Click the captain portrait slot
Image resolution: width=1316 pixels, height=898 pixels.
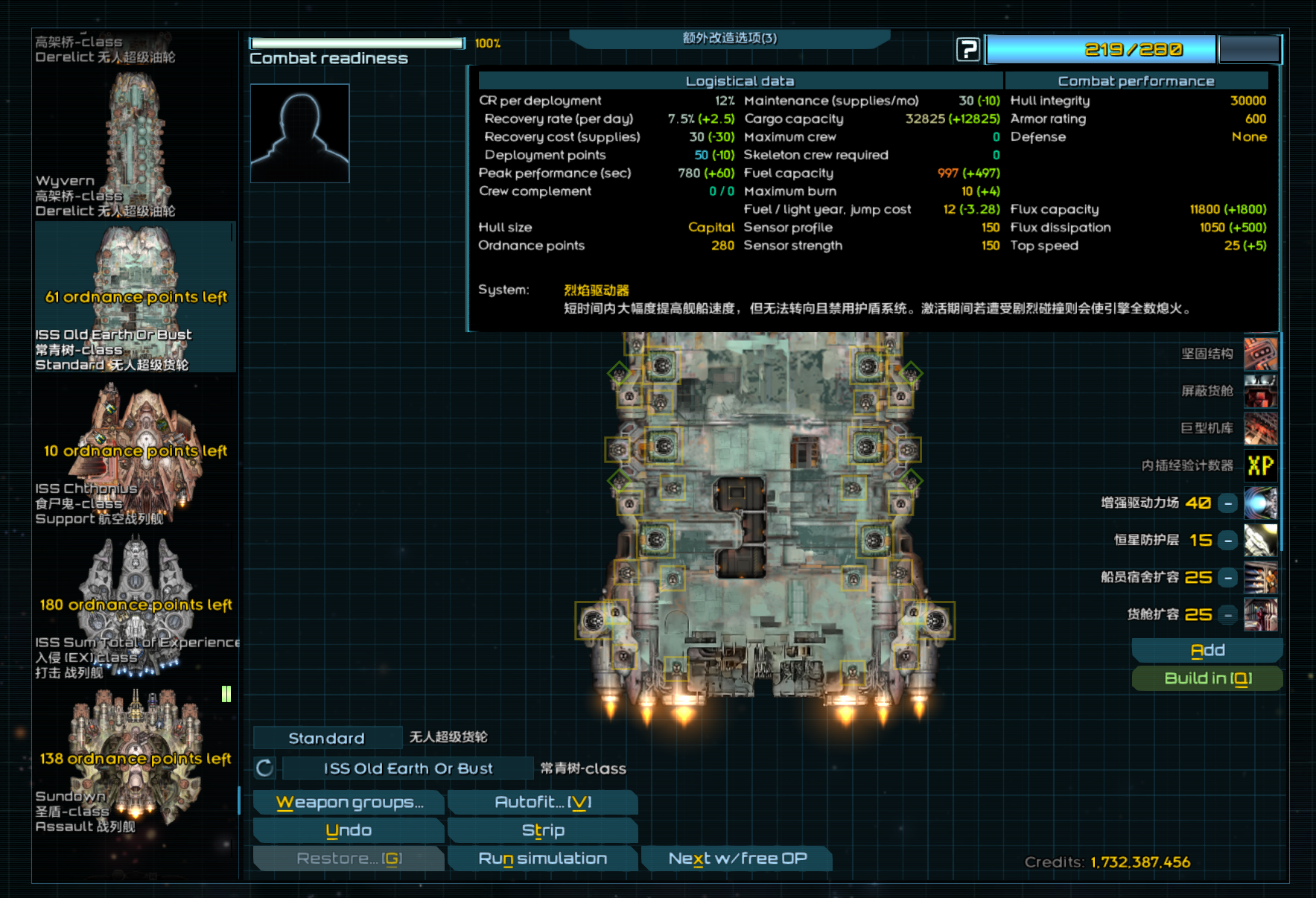pos(299,133)
